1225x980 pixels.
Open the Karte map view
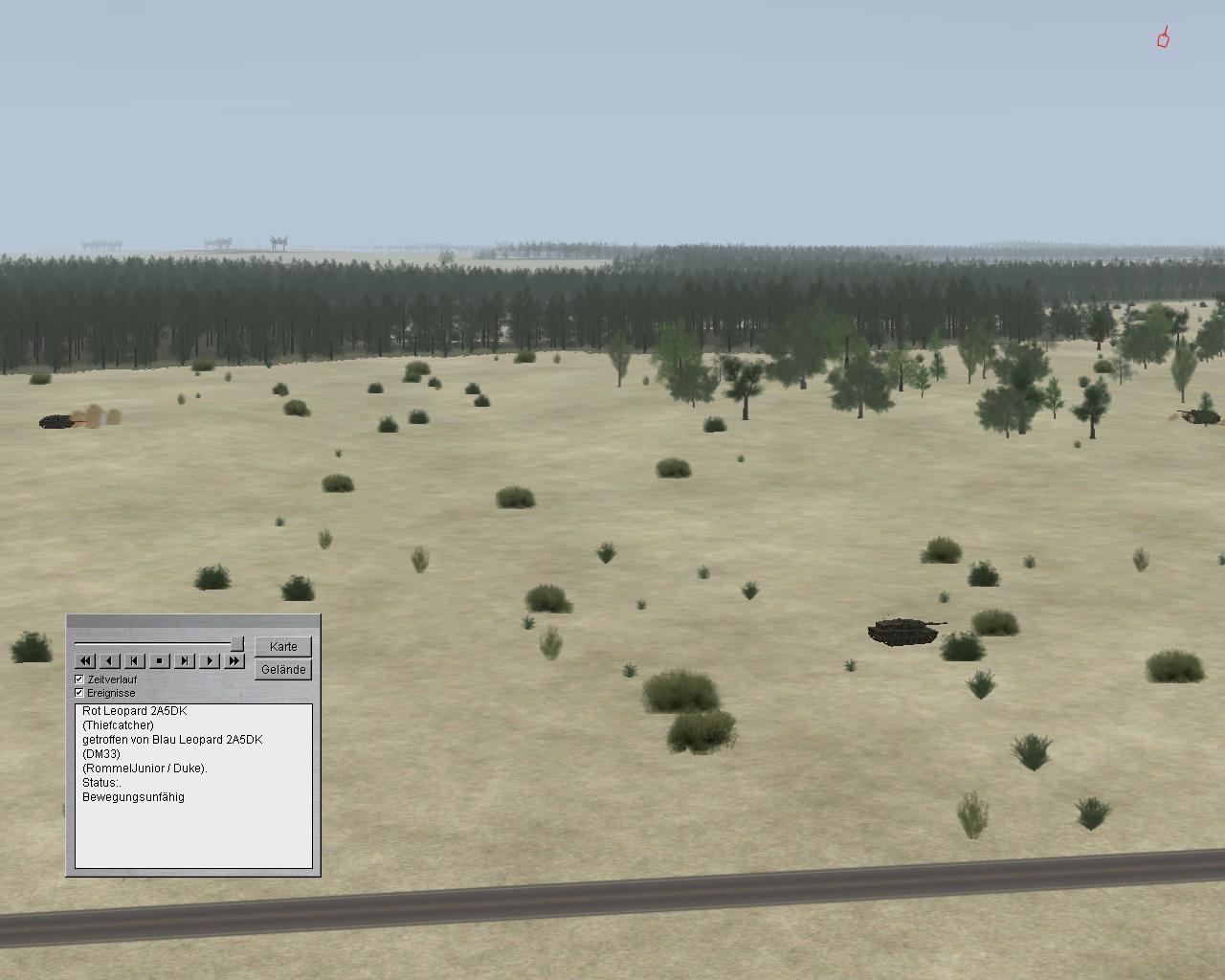[x=283, y=647]
